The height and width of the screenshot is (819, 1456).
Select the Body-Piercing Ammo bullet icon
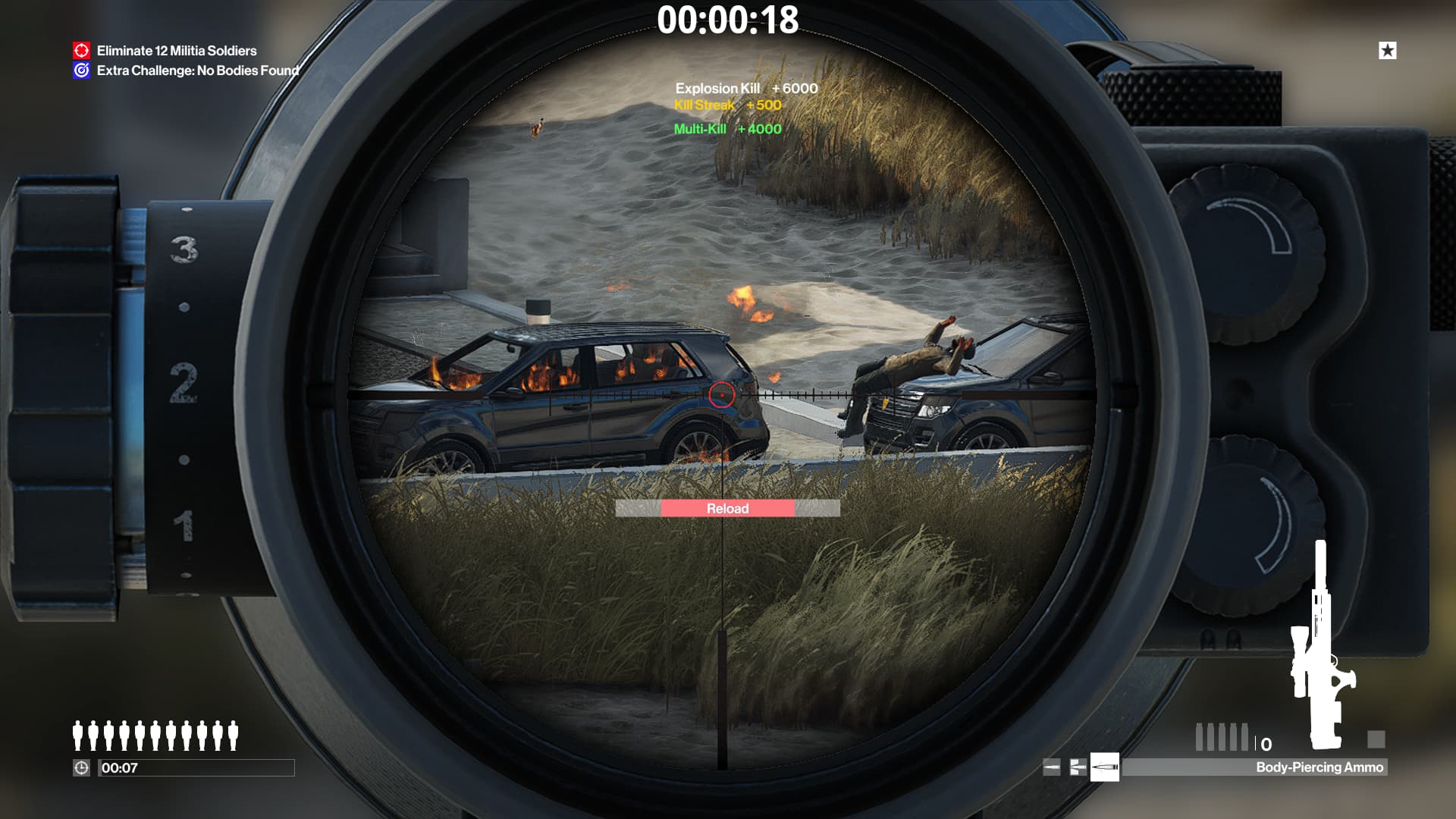click(1104, 767)
